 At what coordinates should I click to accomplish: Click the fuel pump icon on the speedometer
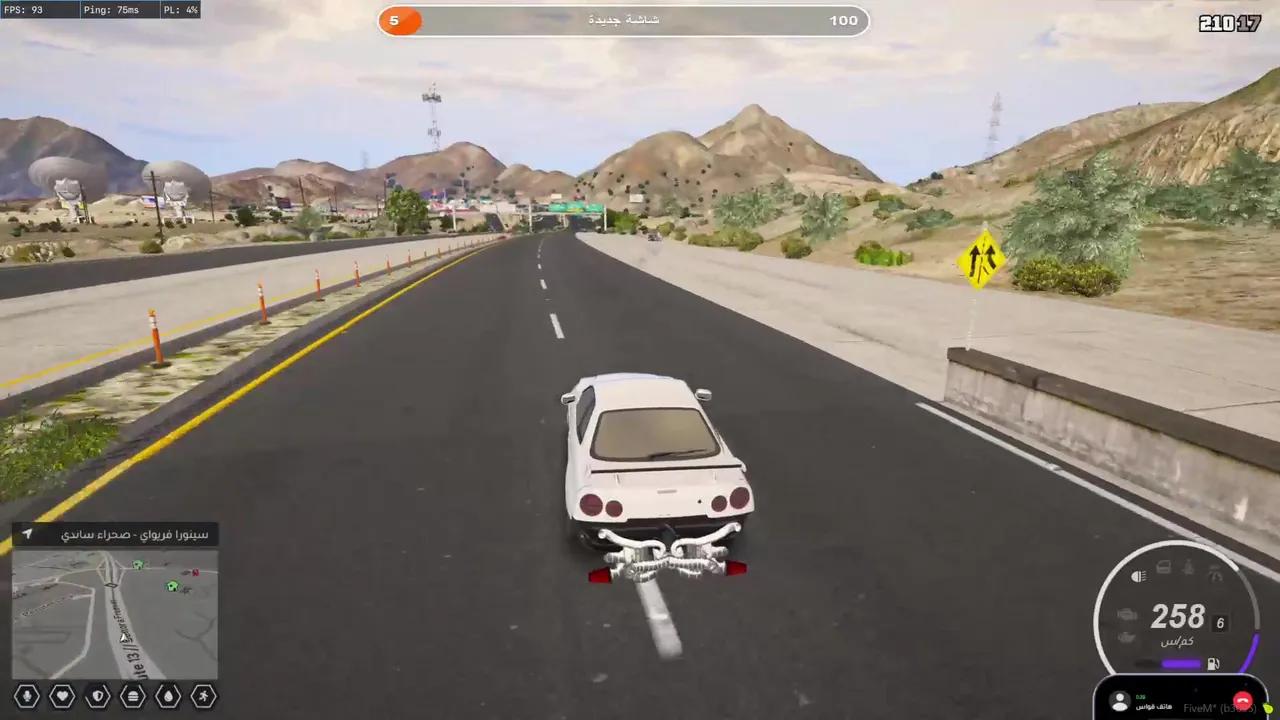(1213, 663)
